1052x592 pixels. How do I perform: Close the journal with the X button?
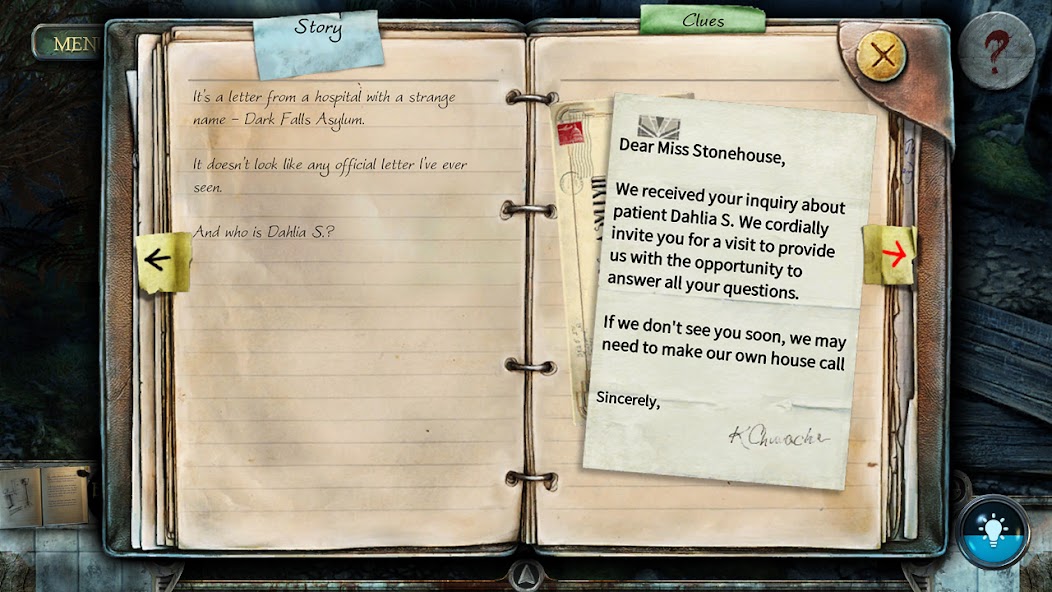[881, 57]
